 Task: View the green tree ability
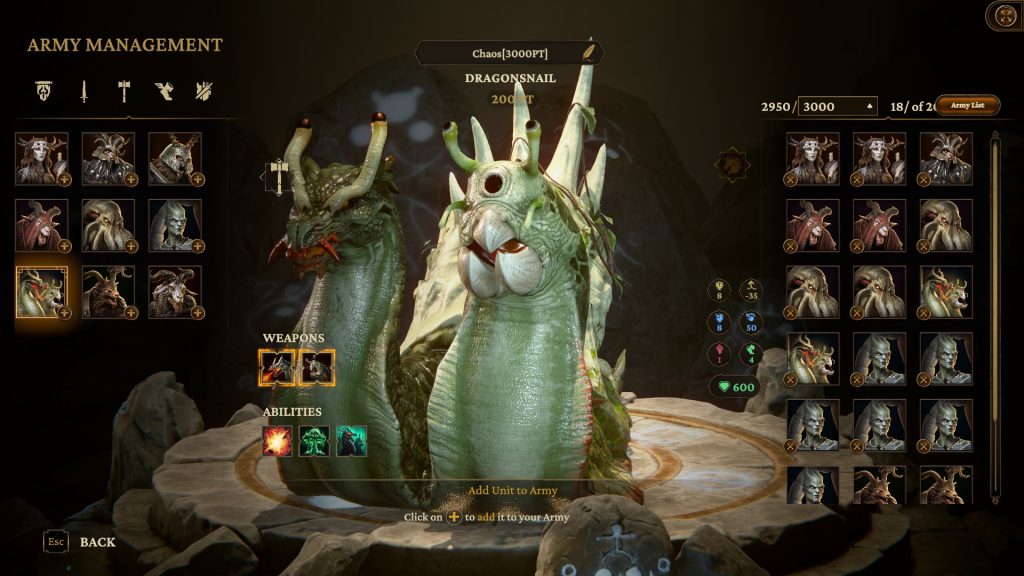pyautogui.click(x=314, y=440)
